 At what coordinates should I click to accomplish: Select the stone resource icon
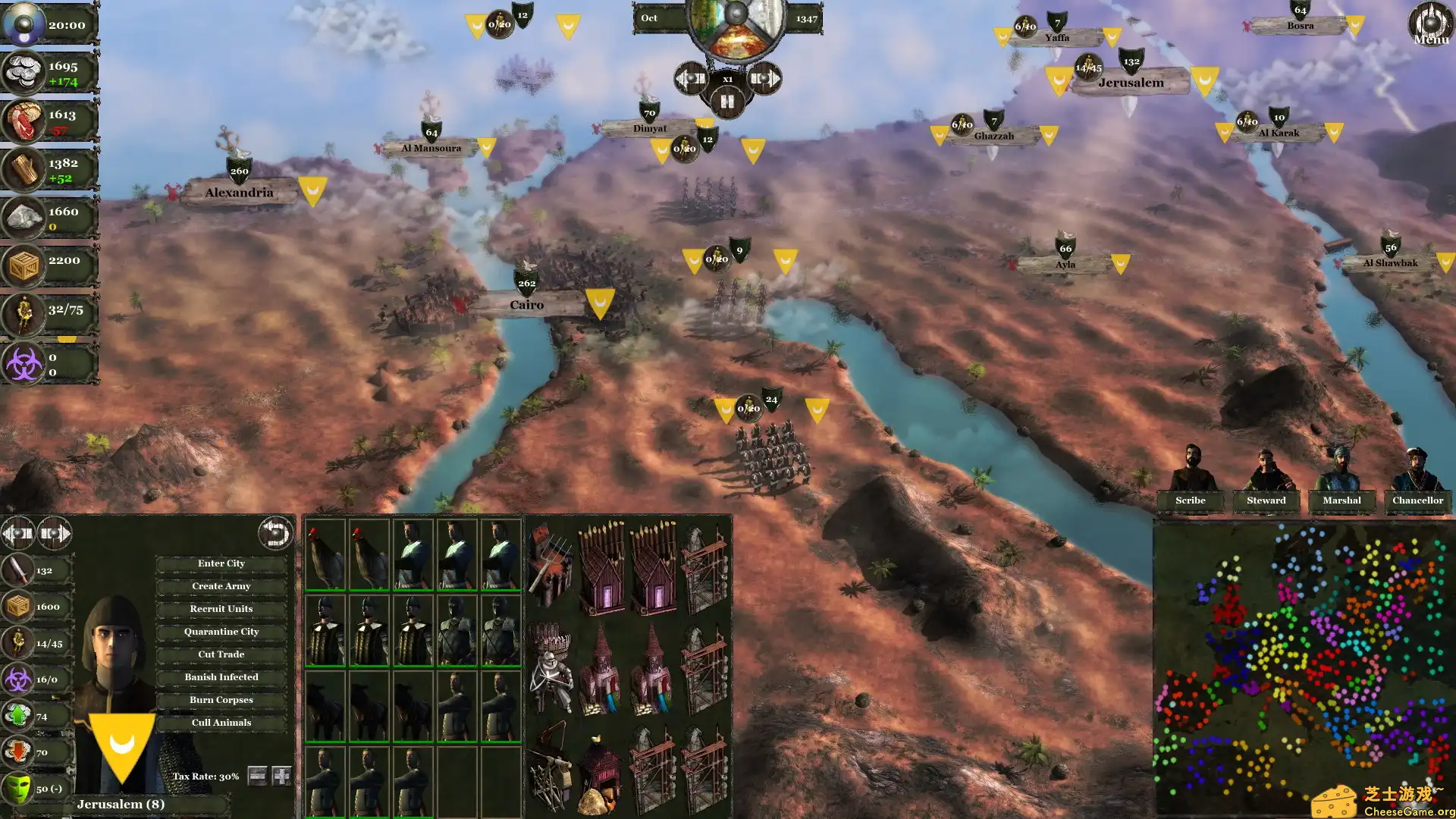coord(24,216)
